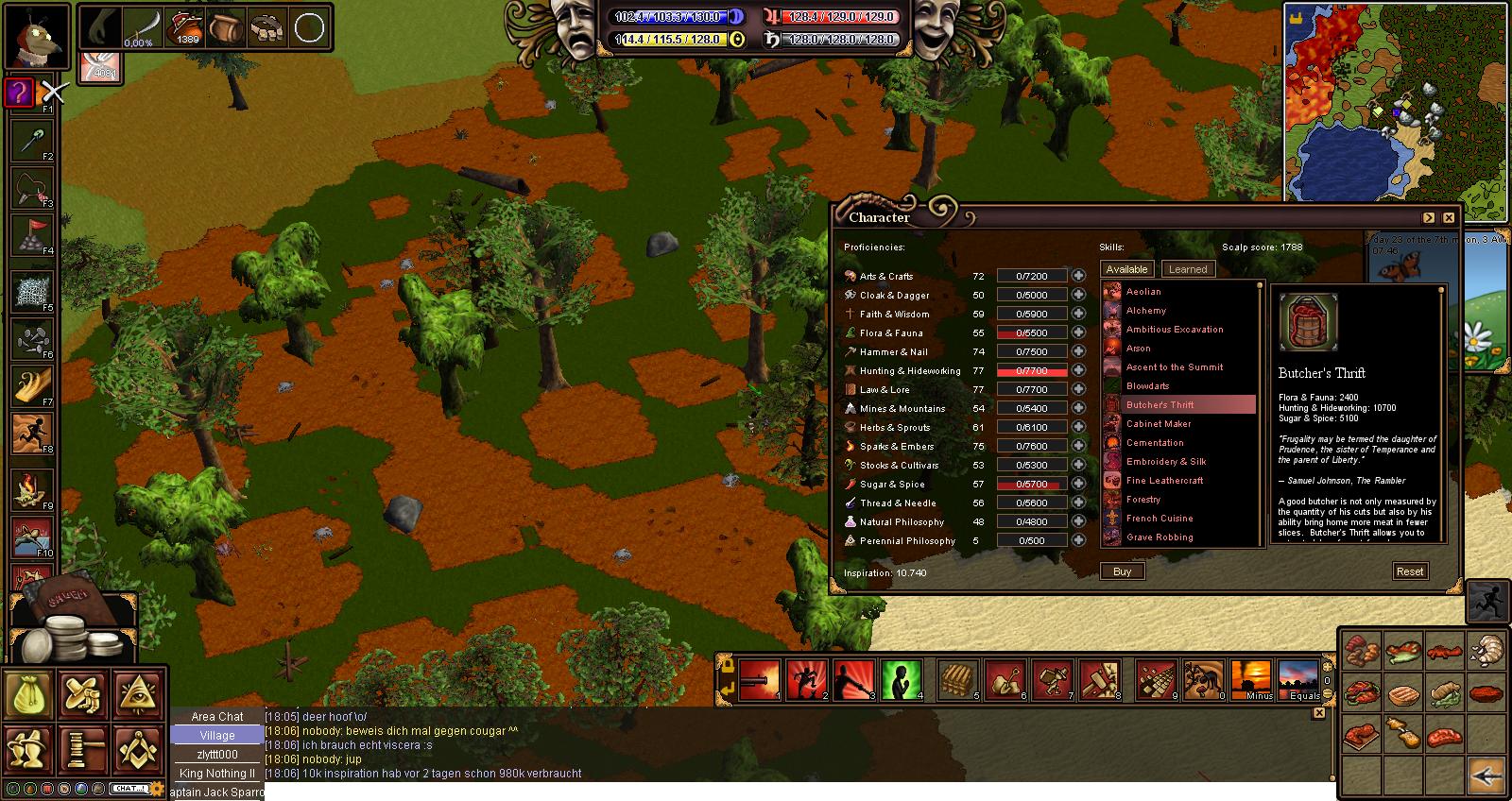Show the Available skills tab
1512x801 pixels.
(x=1126, y=269)
